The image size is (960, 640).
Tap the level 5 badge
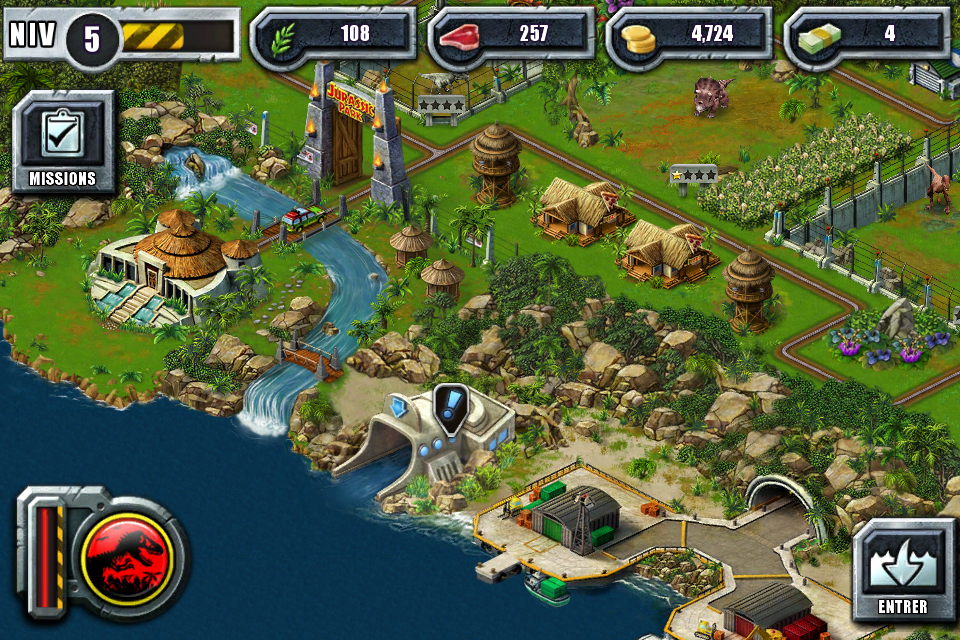(92, 39)
